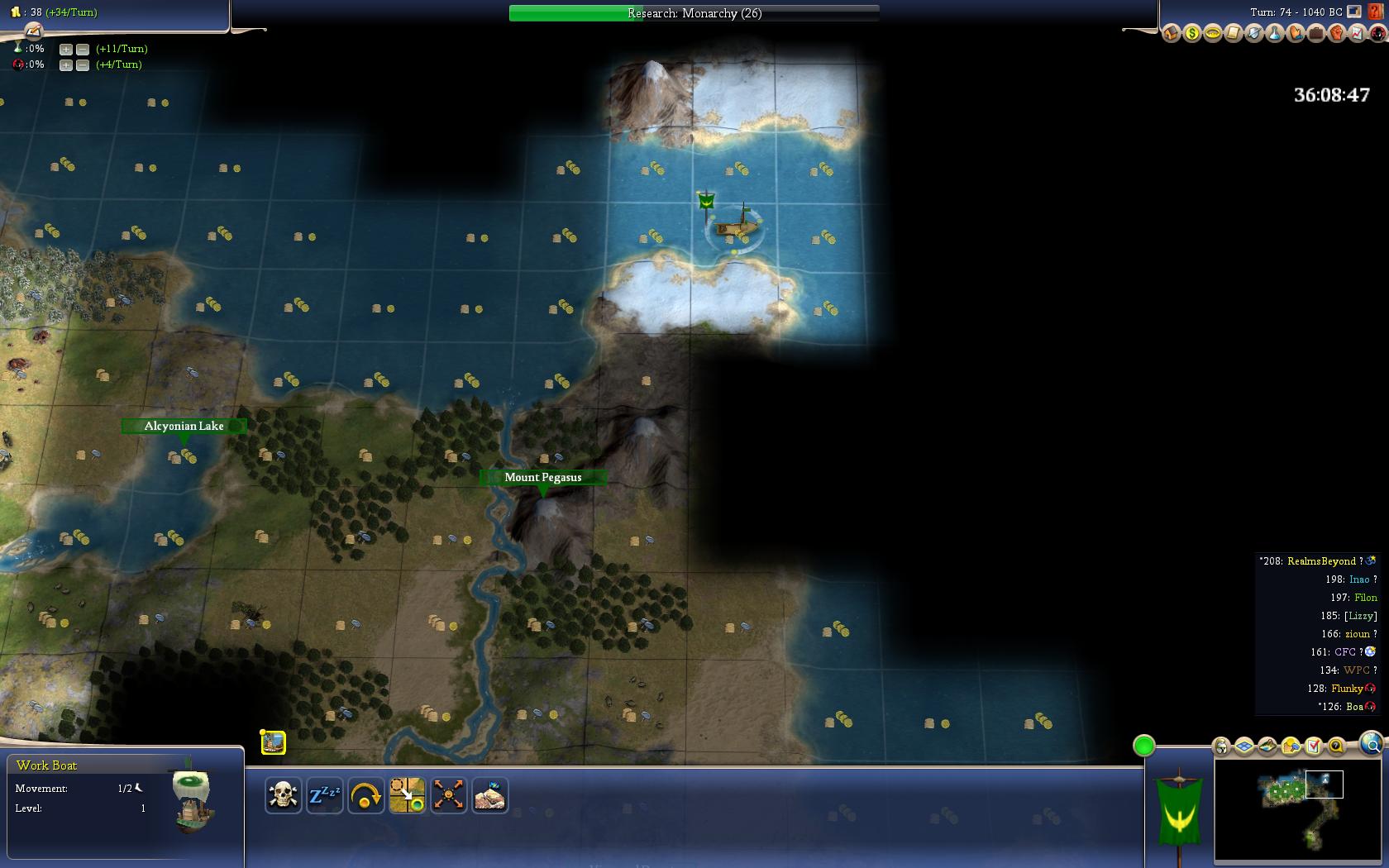1389x868 pixels.
Task: Click the green end turn button
Action: 1143,746
